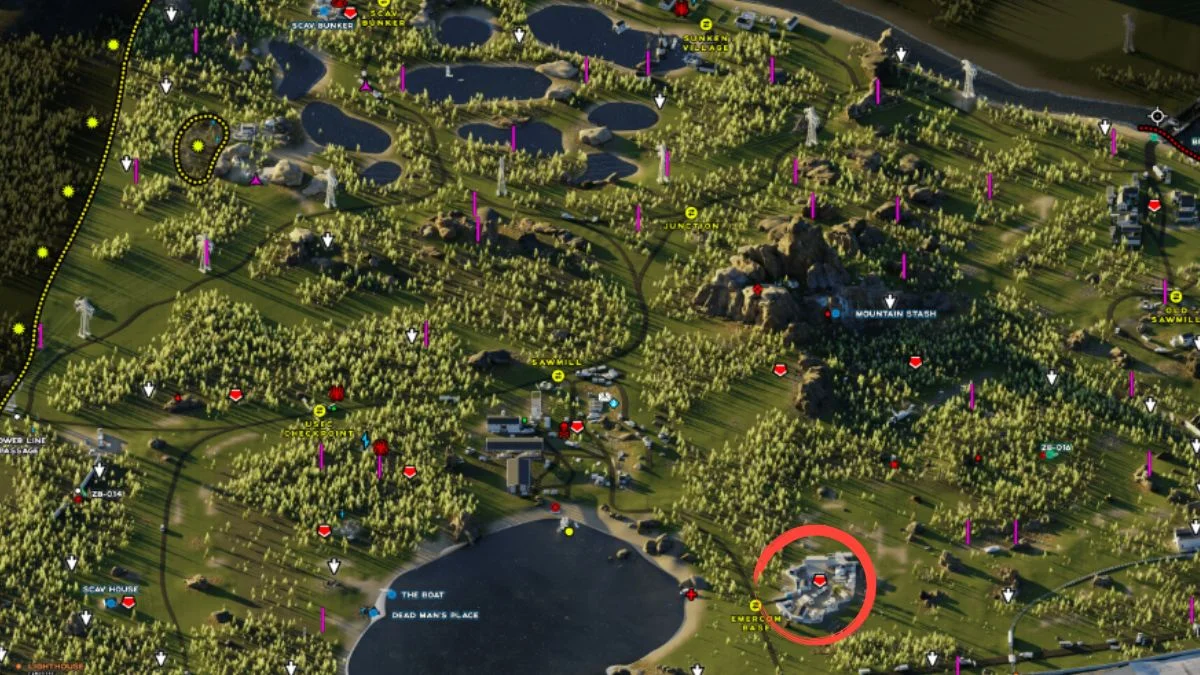Image resolution: width=1200 pixels, height=675 pixels.
Task: Select the Emercom Base yellow marker
Action: pos(755,604)
